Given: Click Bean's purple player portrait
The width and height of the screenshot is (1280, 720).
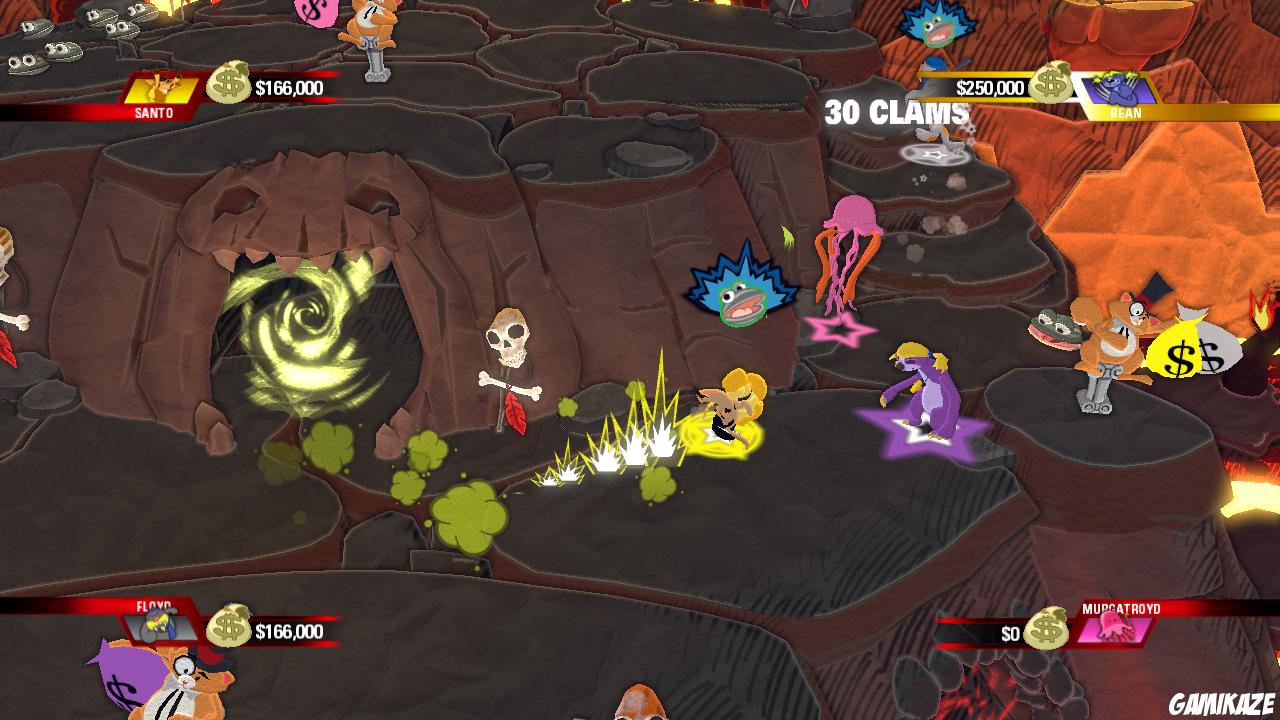Looking at the screenshot, I should coord(1118,88).
